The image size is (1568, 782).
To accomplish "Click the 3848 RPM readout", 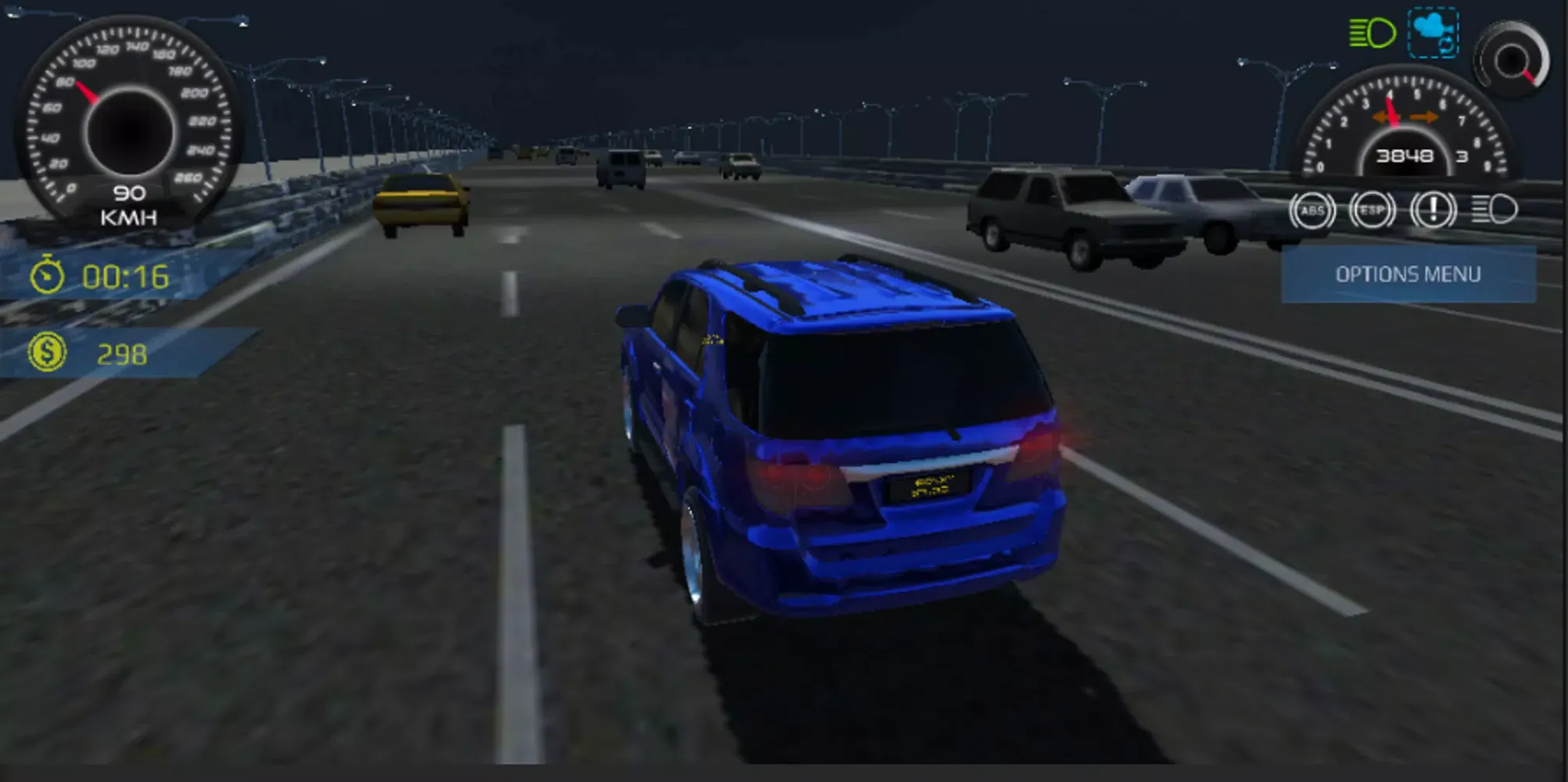I will pyautogui.click(x=1407, y=156).
